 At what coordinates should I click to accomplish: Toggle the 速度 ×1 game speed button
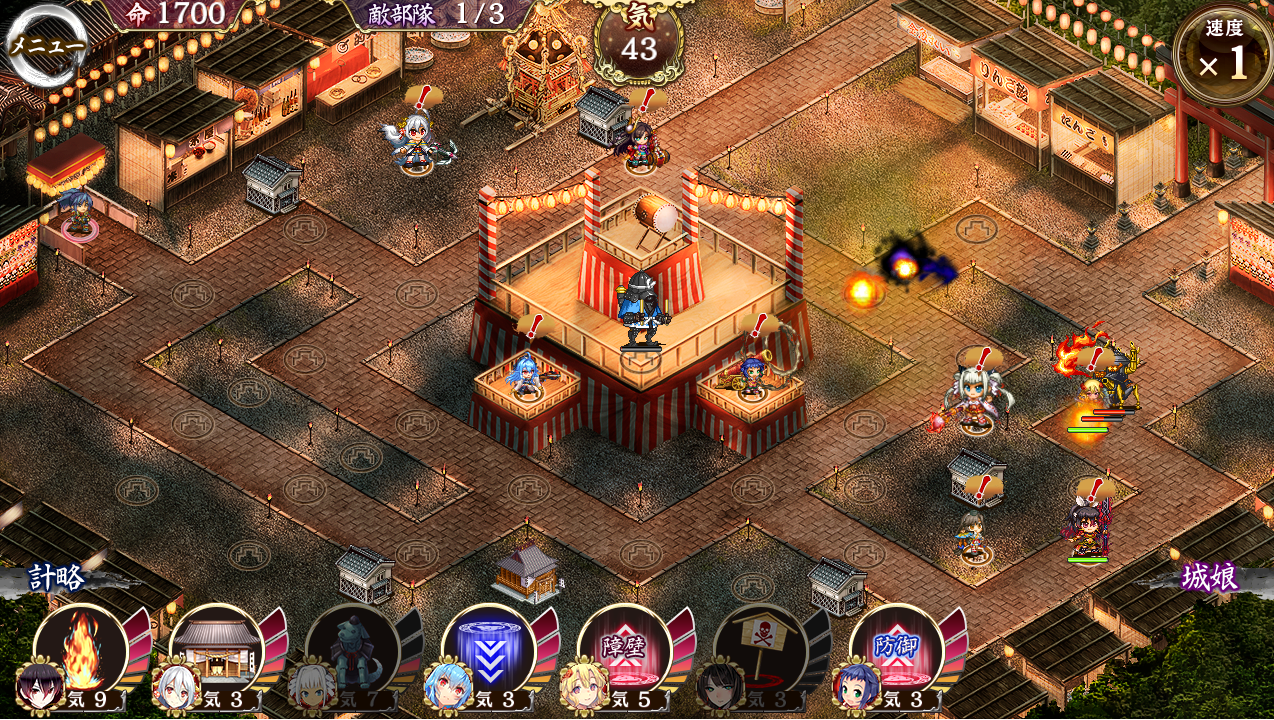pos(1223,57)
